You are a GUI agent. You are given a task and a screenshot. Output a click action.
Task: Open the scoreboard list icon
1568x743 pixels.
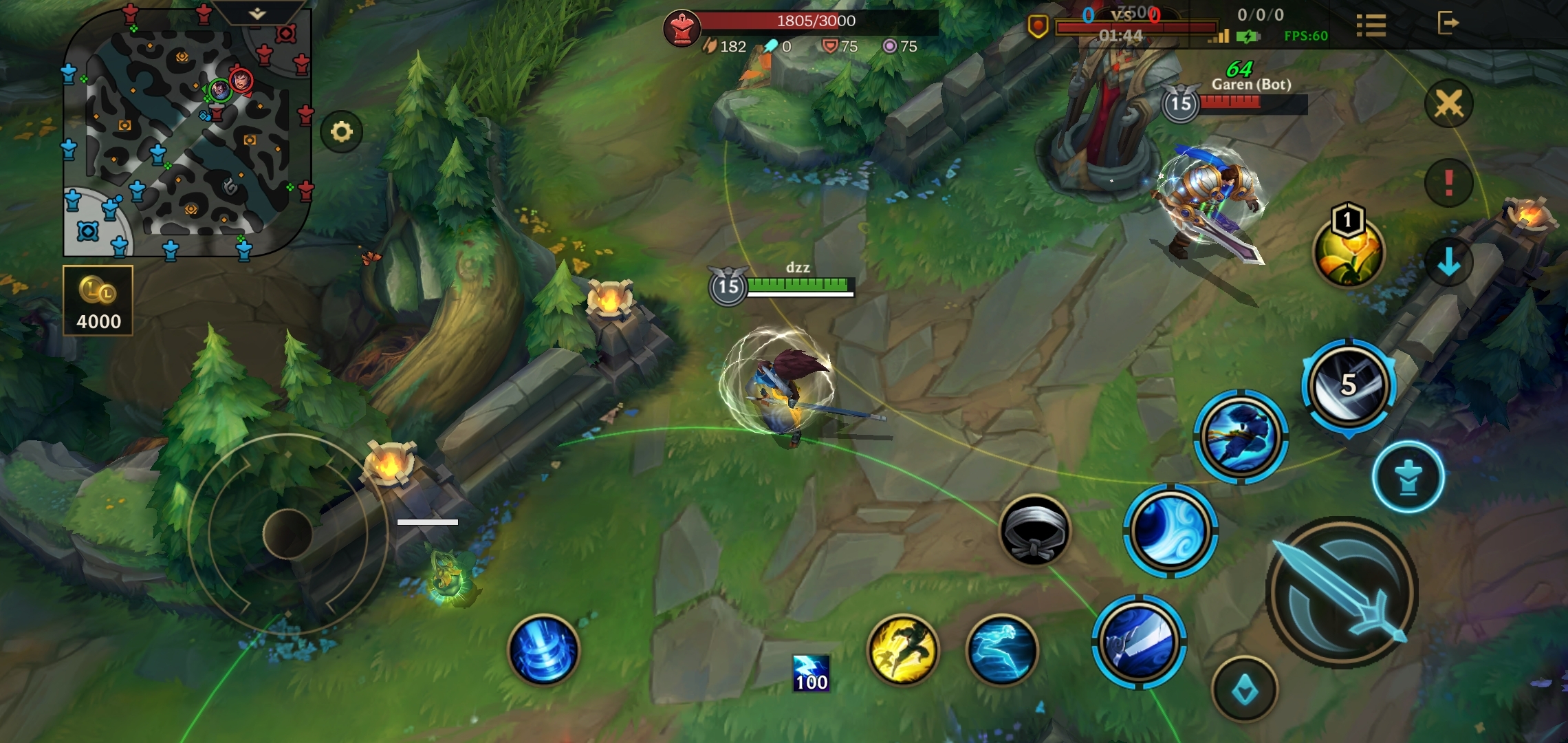tap(1371, 25)
